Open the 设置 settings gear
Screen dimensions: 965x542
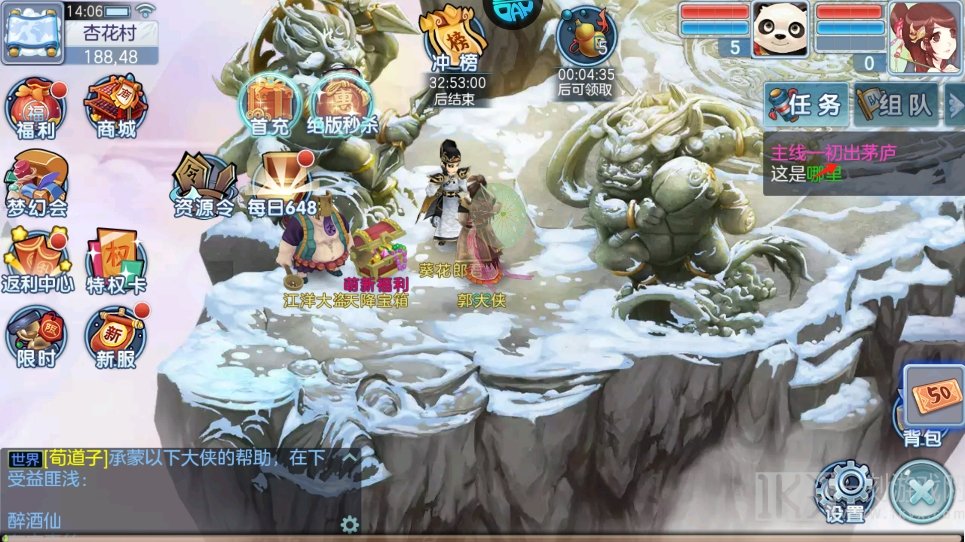[x=845, y=491]
